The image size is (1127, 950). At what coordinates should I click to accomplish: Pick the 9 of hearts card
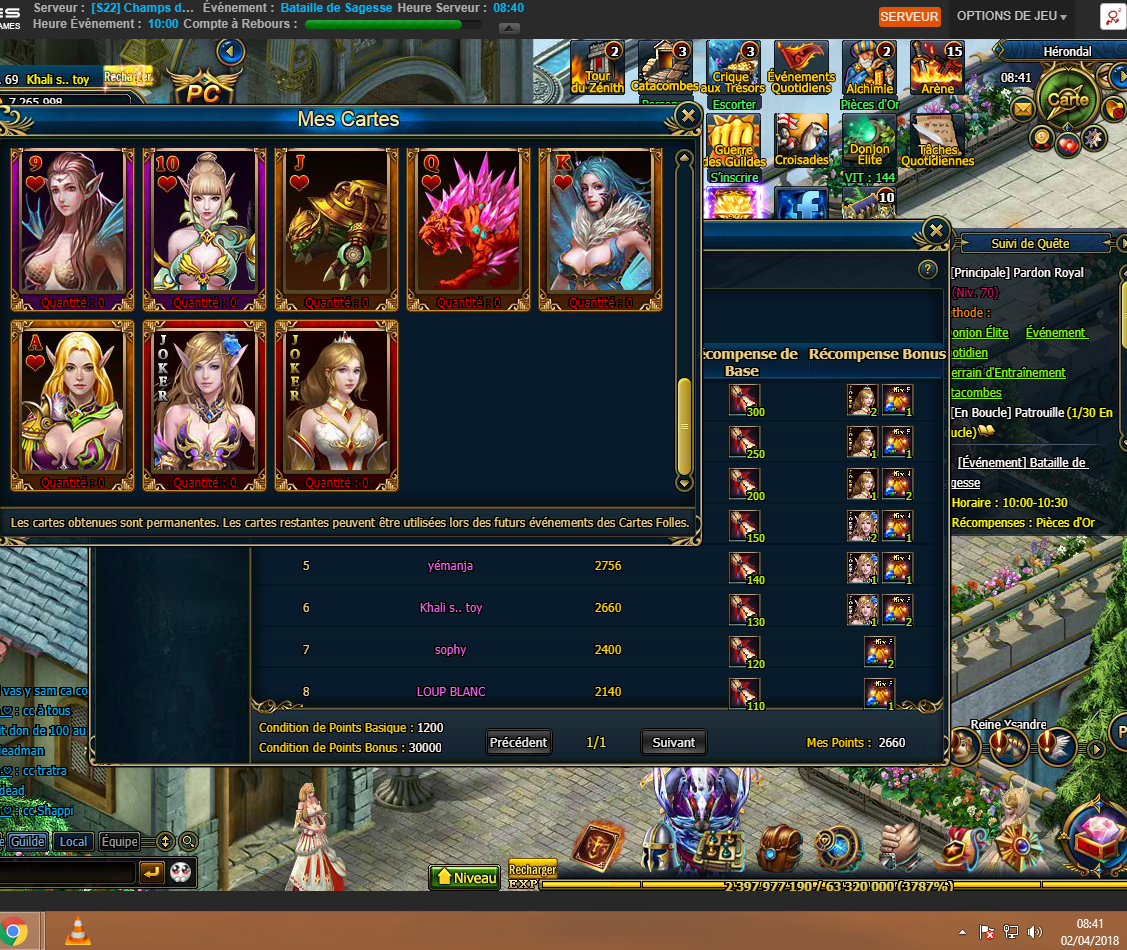coord(72,229)
